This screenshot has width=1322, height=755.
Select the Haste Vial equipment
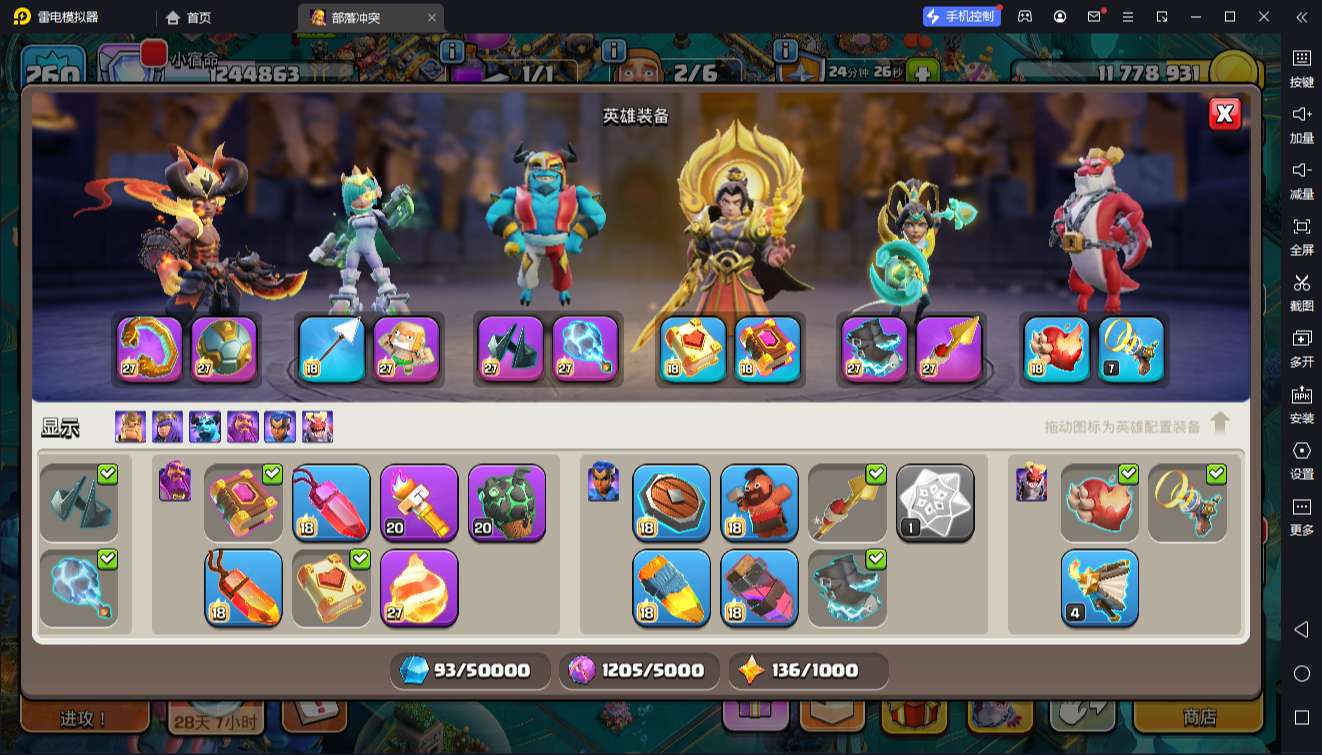pyautogui.click(x=759, y=587)
